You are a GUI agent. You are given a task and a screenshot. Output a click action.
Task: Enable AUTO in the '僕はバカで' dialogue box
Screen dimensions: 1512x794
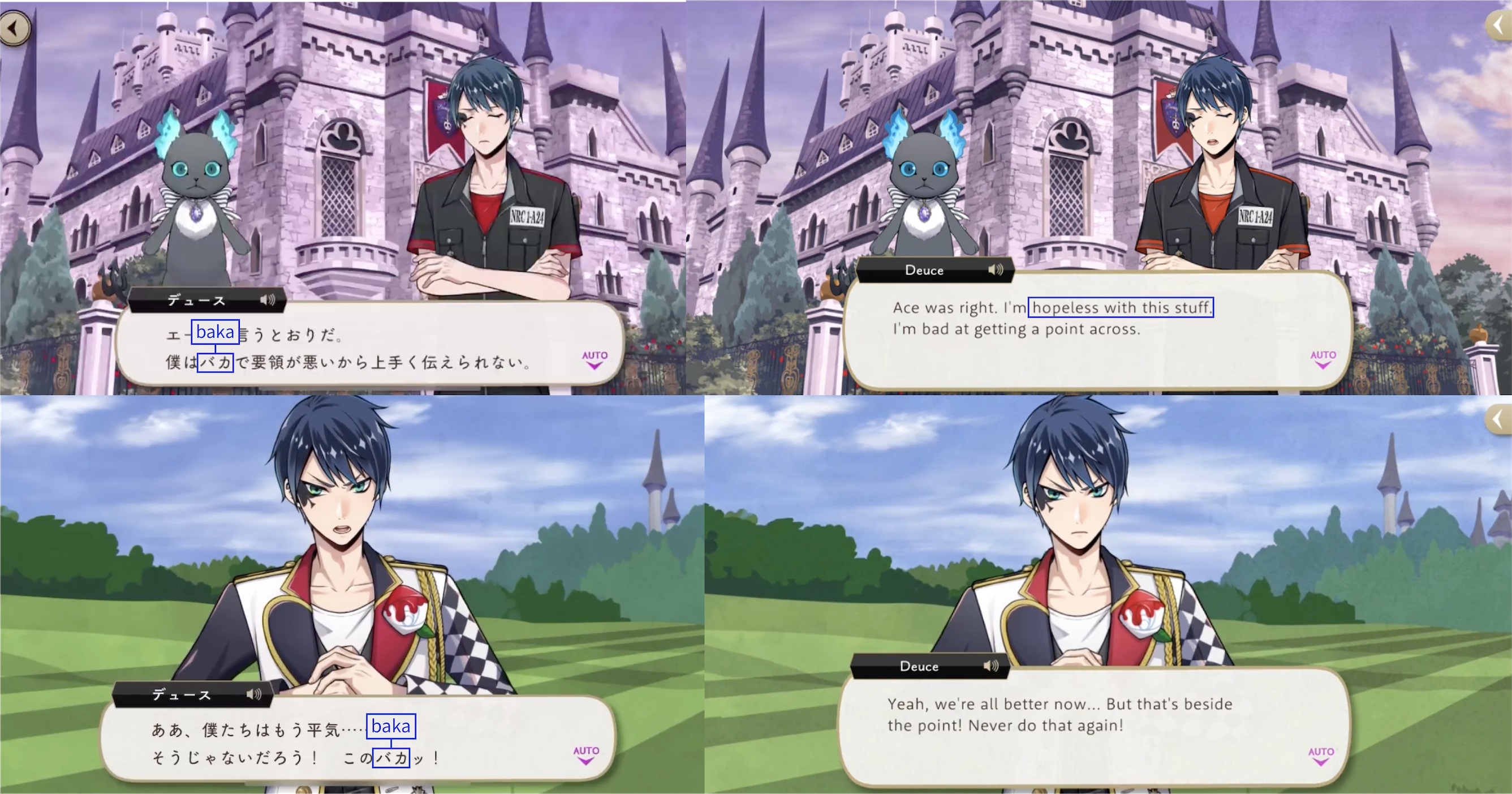coord(595,359)
